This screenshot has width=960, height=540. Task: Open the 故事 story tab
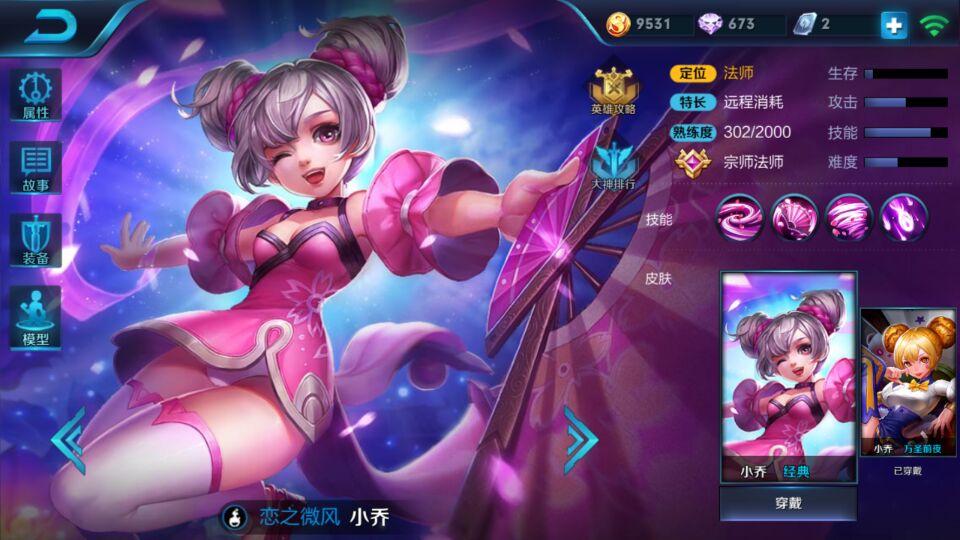[36, 167]
